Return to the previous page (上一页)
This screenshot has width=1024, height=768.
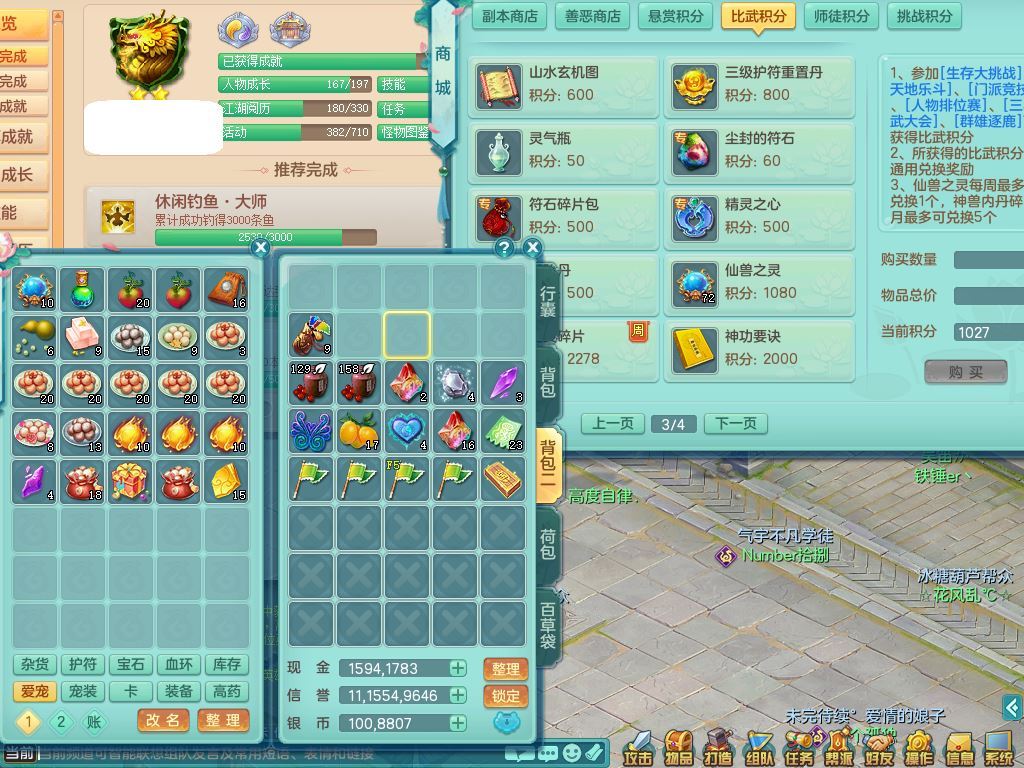[612, 423]
